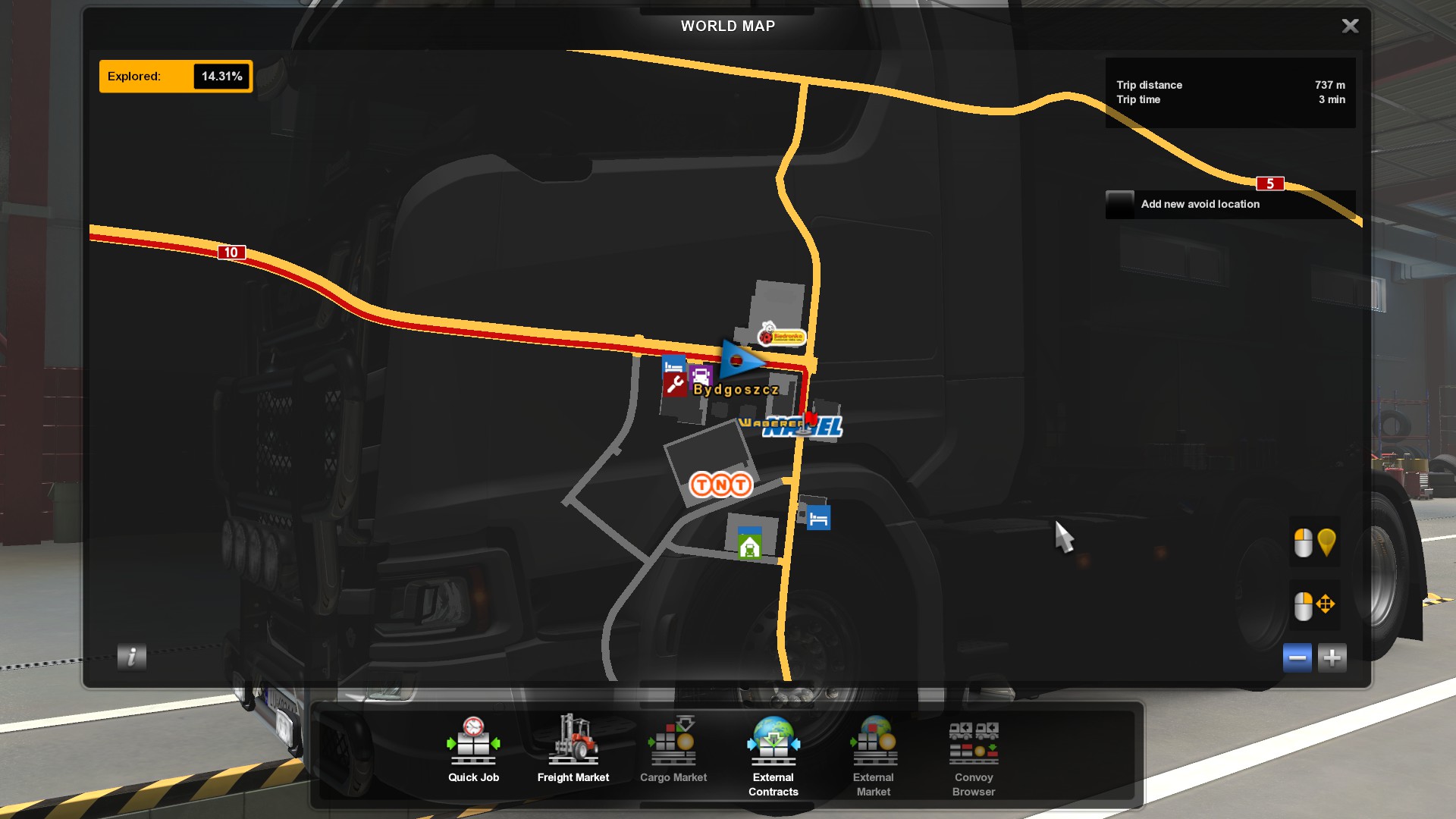Click the red service wrench marker
The width and height of the screenshot is (1456, 819).
click(674, 385)
